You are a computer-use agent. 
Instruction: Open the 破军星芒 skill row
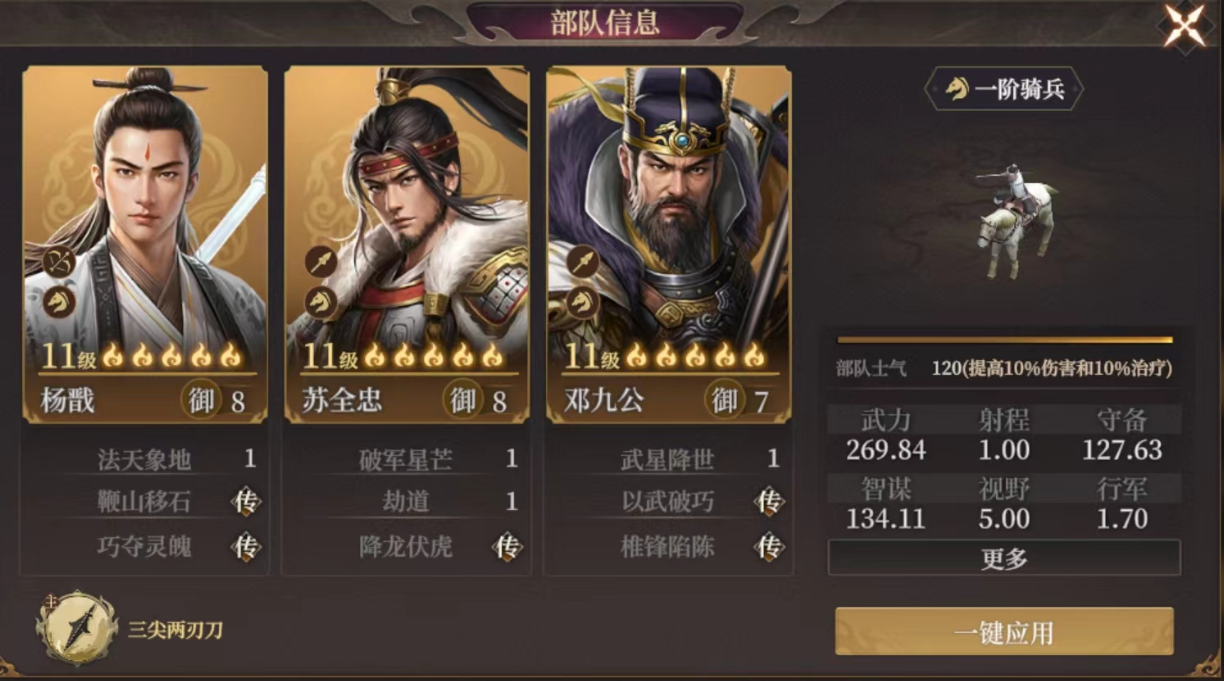coord(407,459)
